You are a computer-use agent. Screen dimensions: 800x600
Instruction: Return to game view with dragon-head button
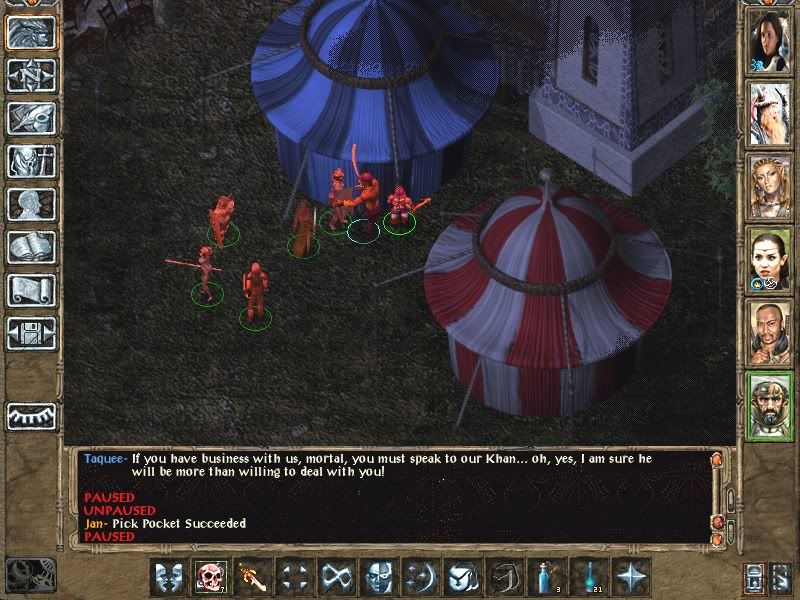click(31, 33)
